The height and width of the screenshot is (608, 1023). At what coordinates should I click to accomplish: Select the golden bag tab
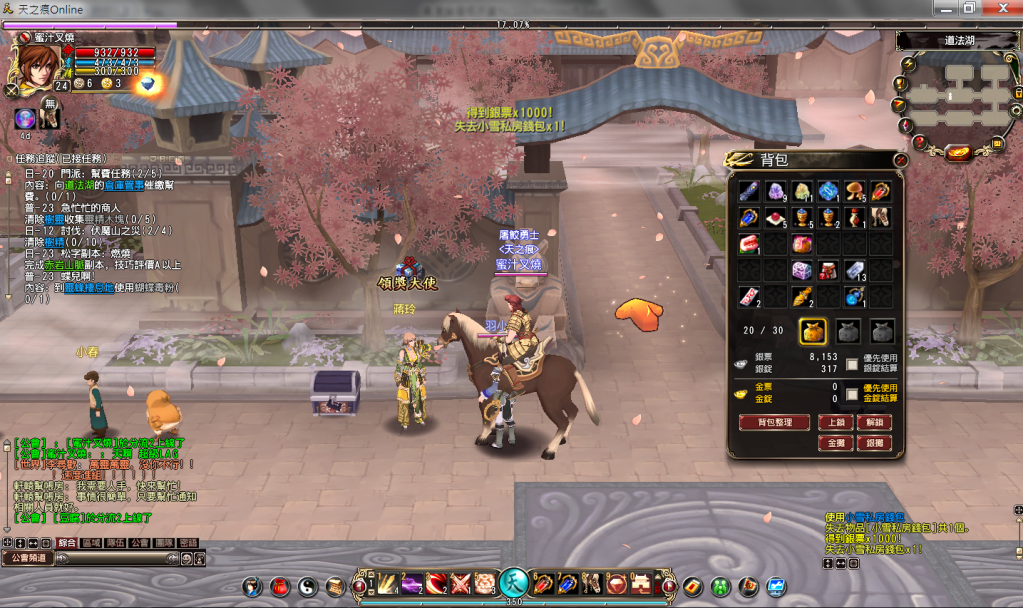click(x=813, y=331)
